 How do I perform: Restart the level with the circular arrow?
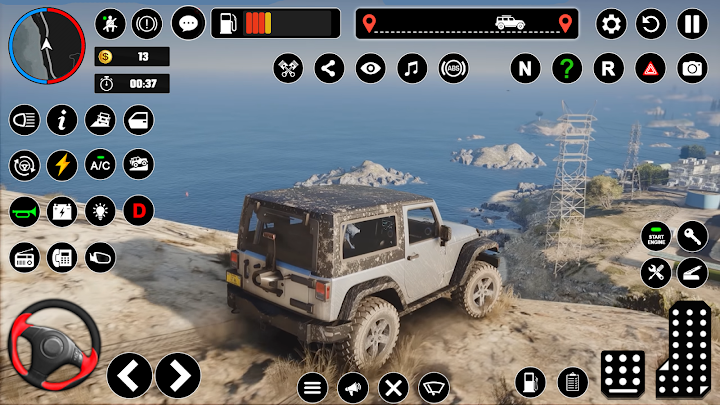(x=651, y=24)
